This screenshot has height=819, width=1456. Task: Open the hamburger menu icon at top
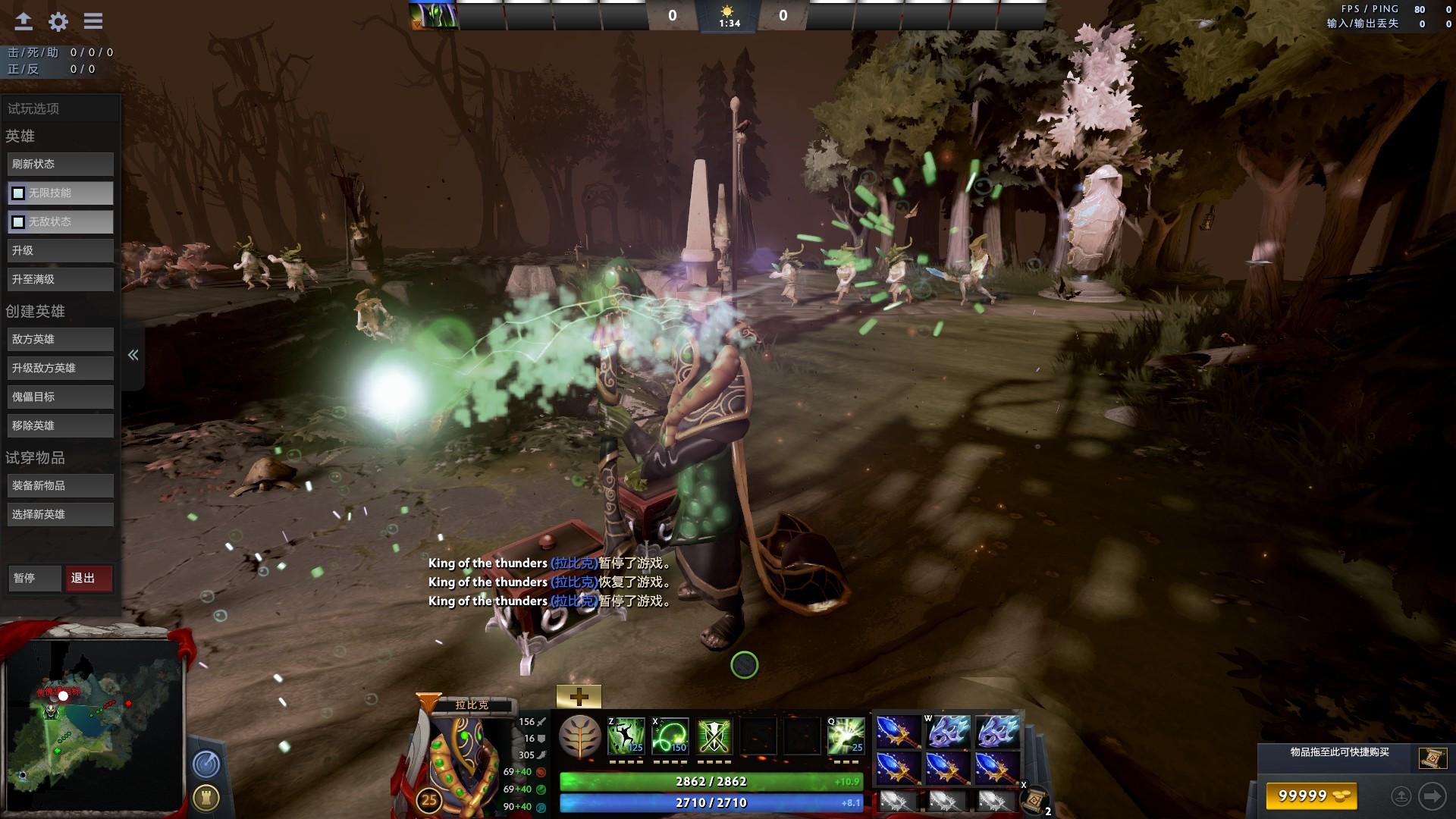tap(93, 22)
